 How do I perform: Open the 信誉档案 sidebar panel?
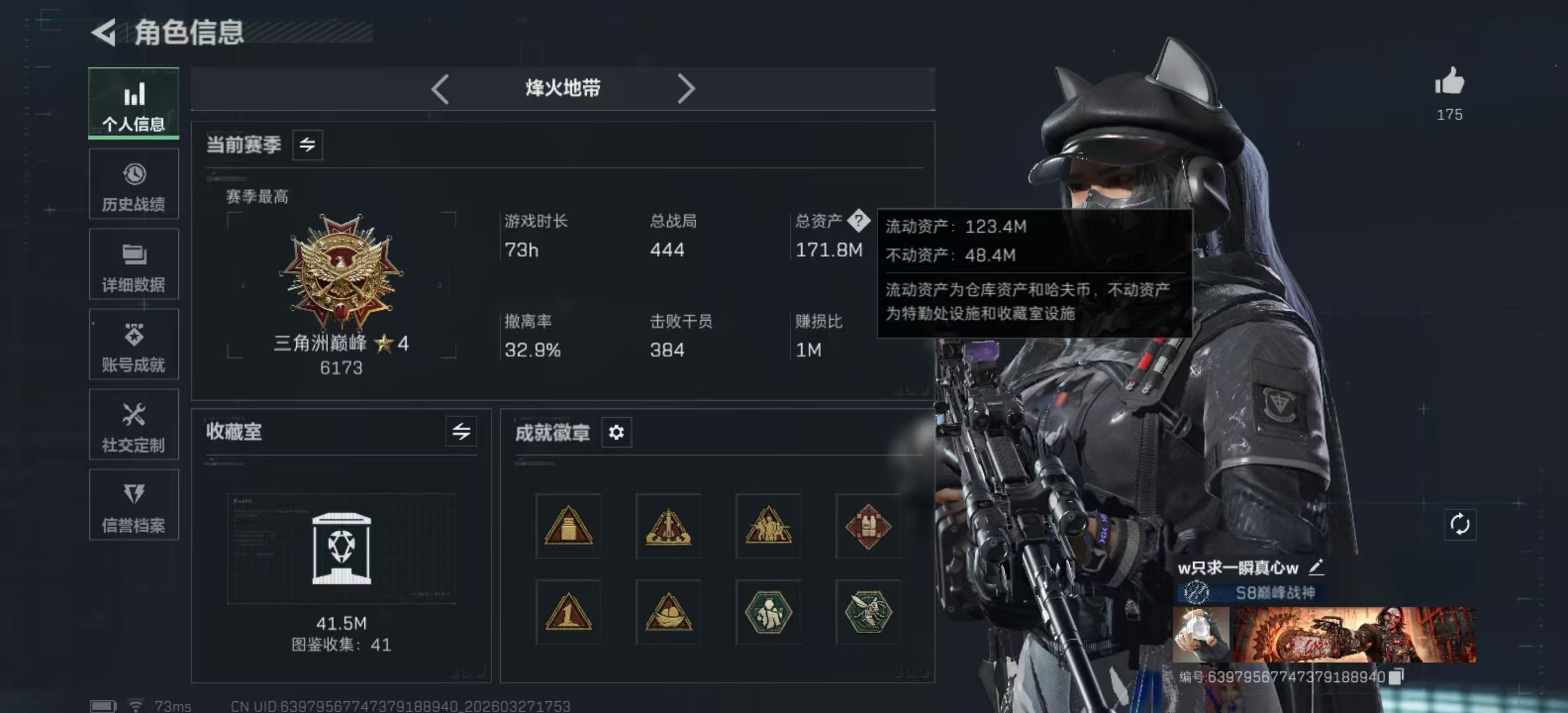coord(134,505)
